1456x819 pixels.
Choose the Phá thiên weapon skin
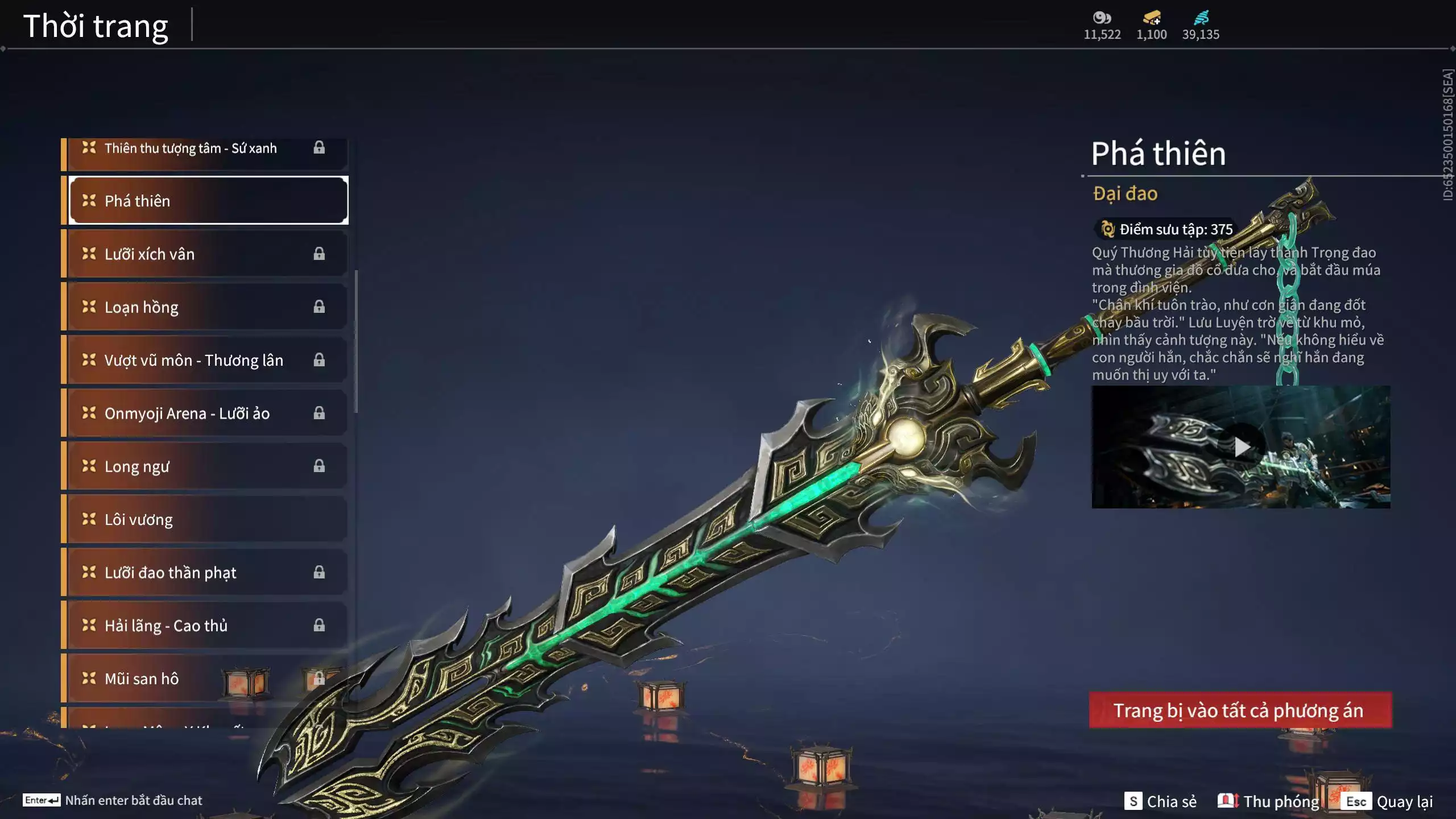tap(208, 201)
